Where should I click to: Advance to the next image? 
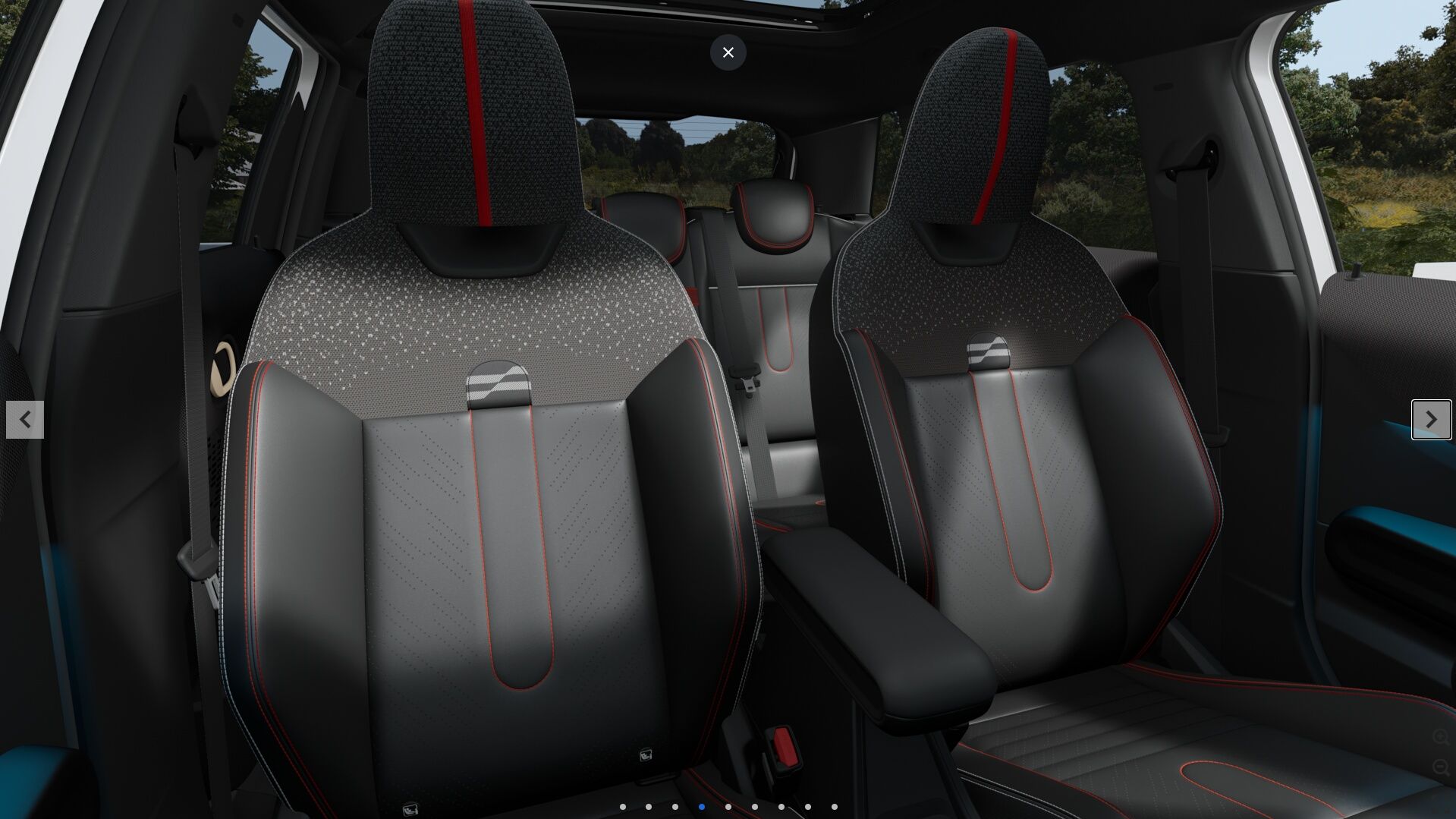(1431, 420)
